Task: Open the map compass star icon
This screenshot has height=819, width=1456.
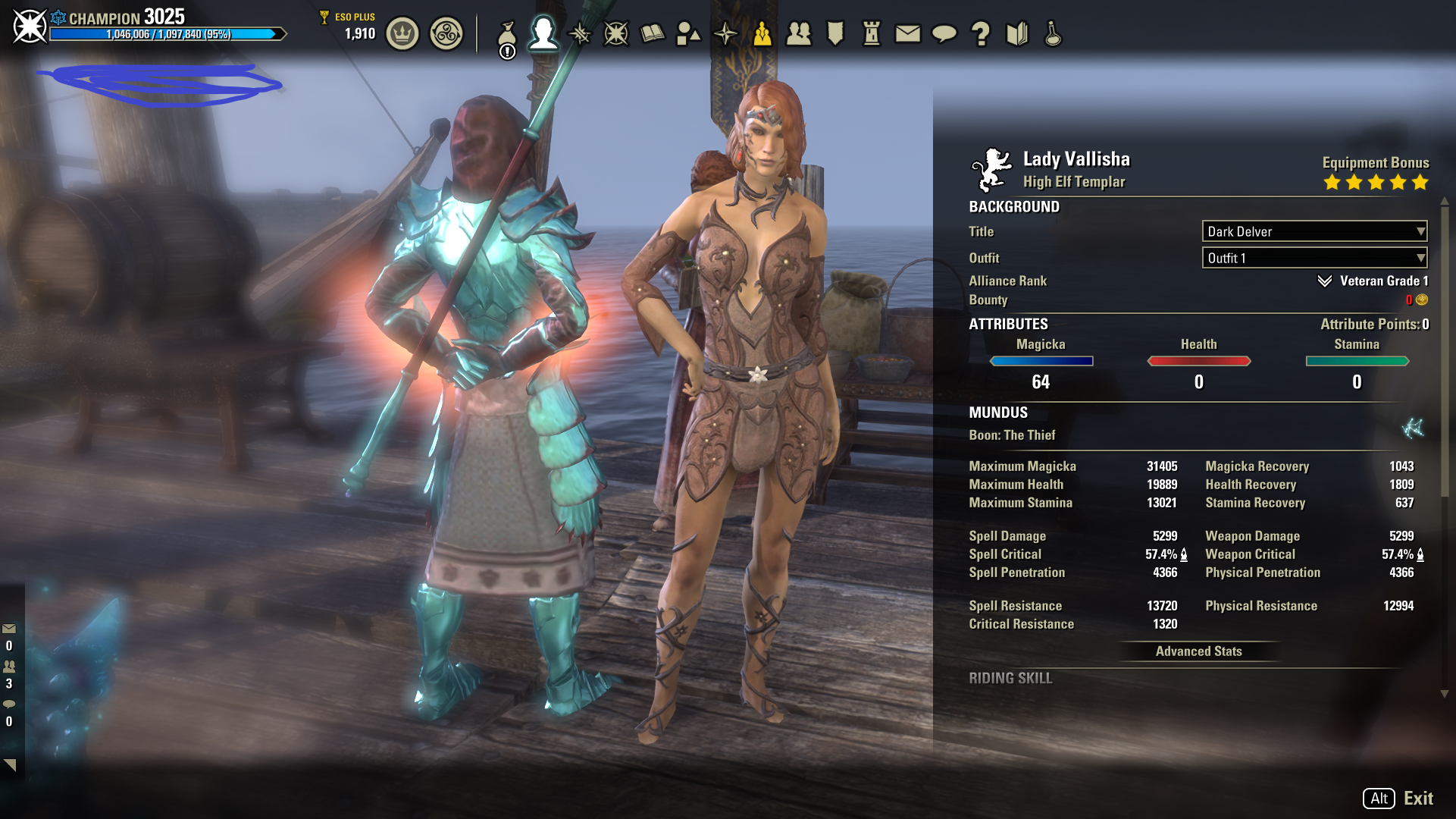Action: 725,34
